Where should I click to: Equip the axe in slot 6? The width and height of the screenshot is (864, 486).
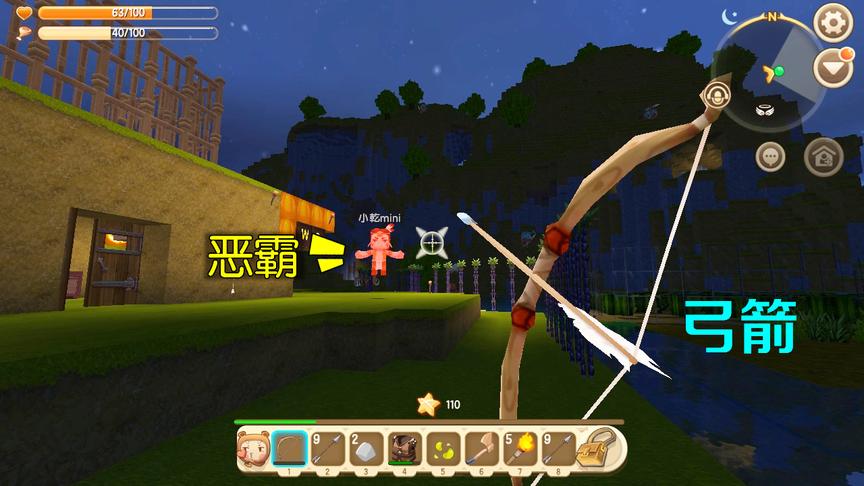pyautogui.click(x=484, y=449)
